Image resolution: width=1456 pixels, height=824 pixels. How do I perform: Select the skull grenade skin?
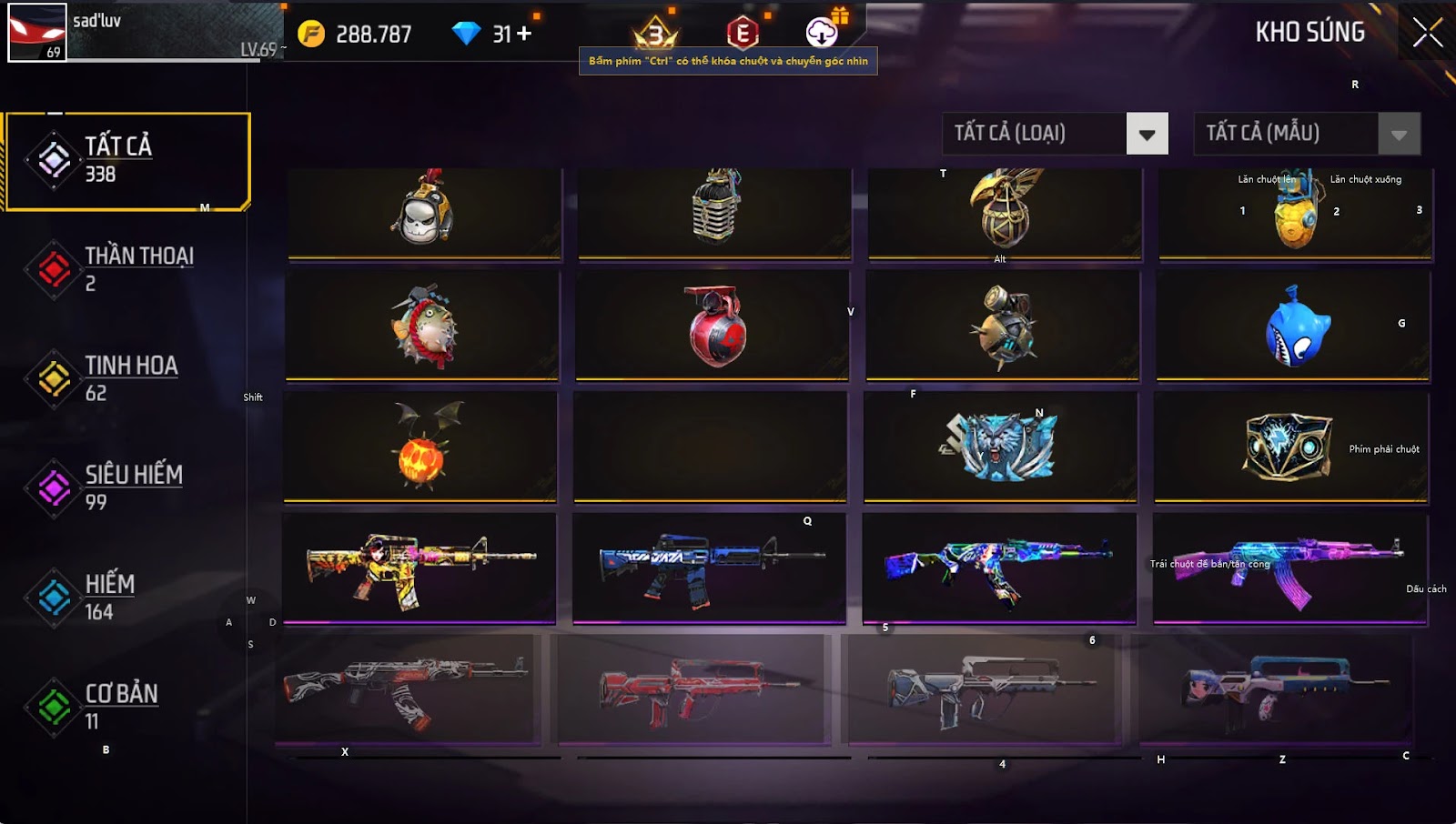click(x=423, y=213)
